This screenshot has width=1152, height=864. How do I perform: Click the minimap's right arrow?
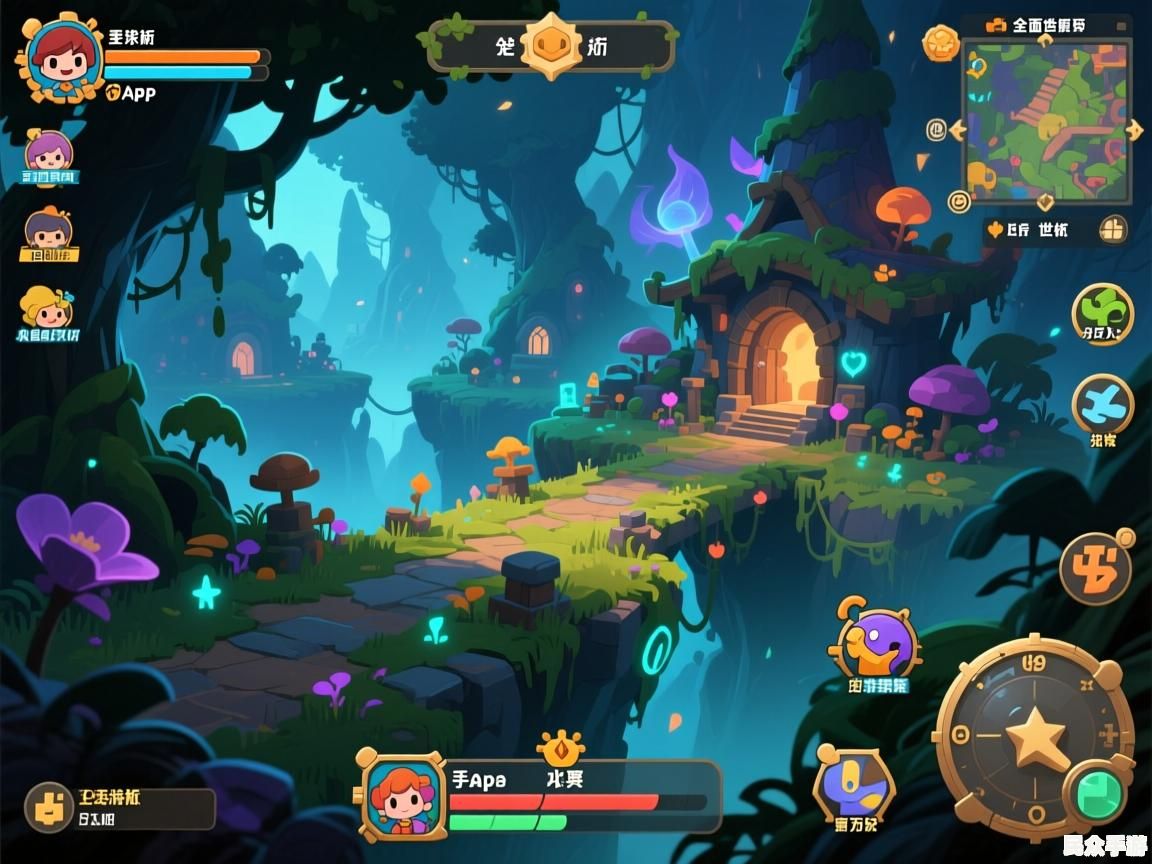pos(1134,129)
